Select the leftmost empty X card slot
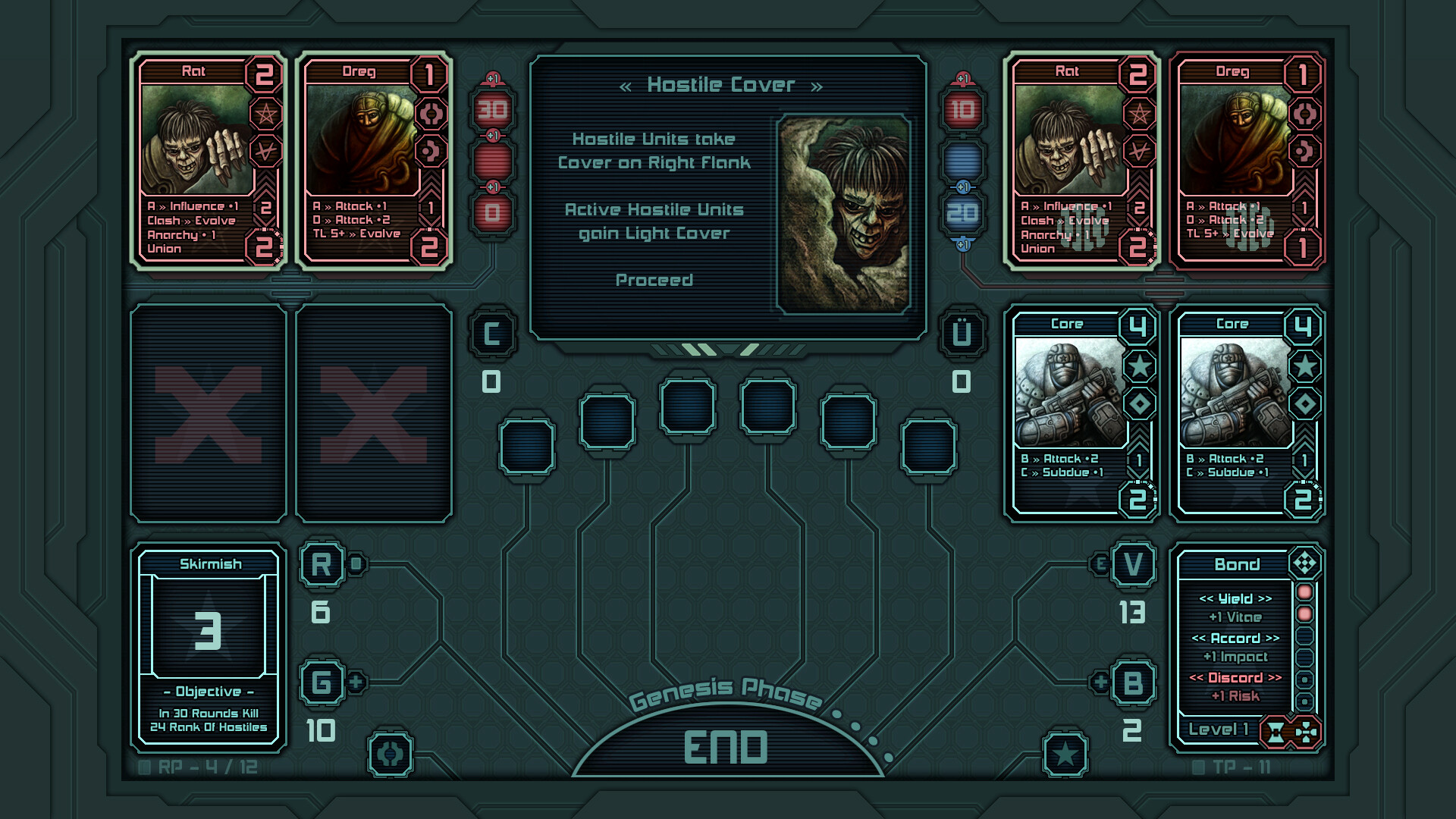This screenshot has height=819, width=1456. [207, 413]
